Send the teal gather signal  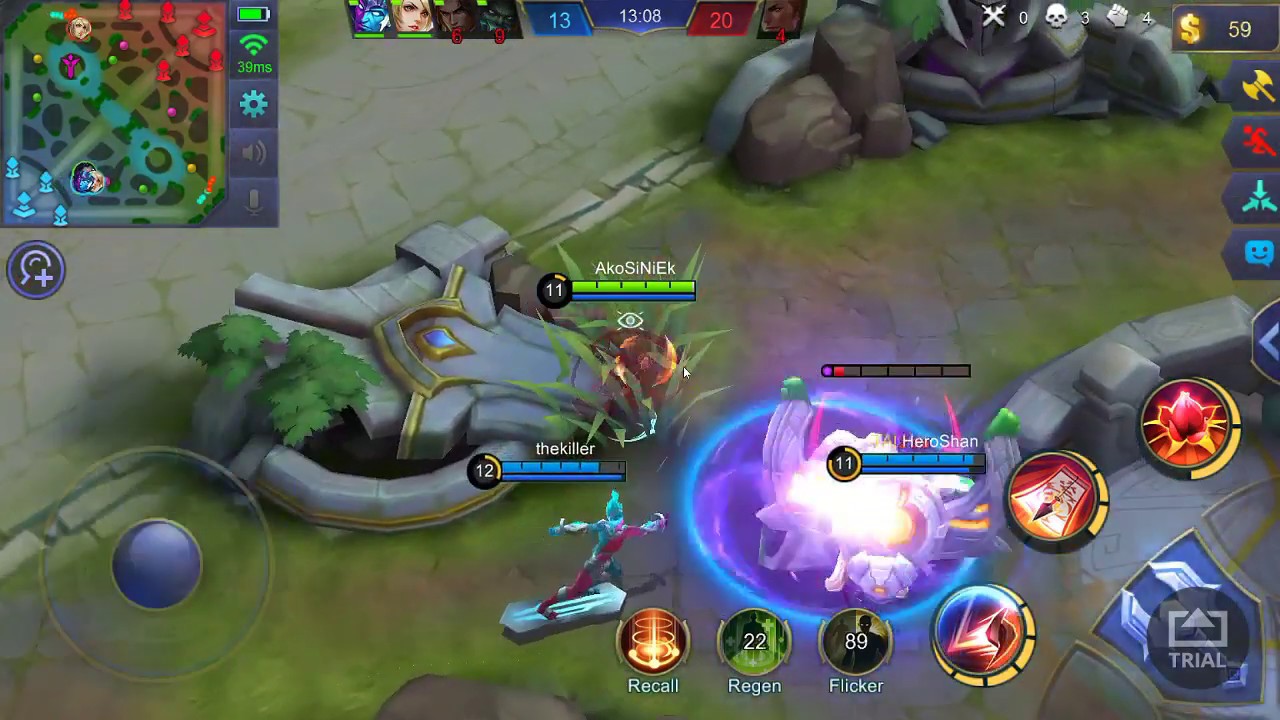[1258, 197]
